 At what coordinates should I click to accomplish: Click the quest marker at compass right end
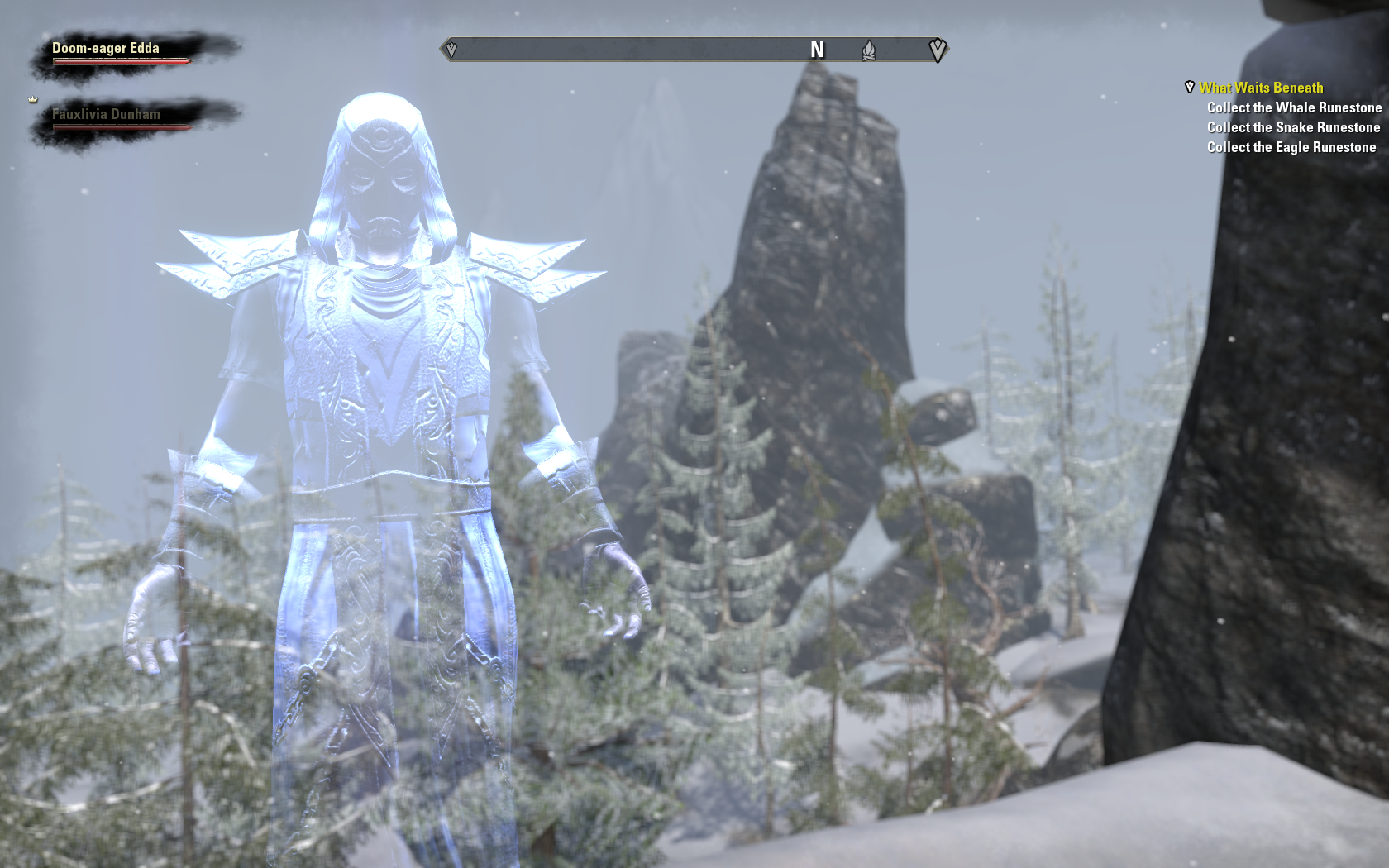click(937, 50)
